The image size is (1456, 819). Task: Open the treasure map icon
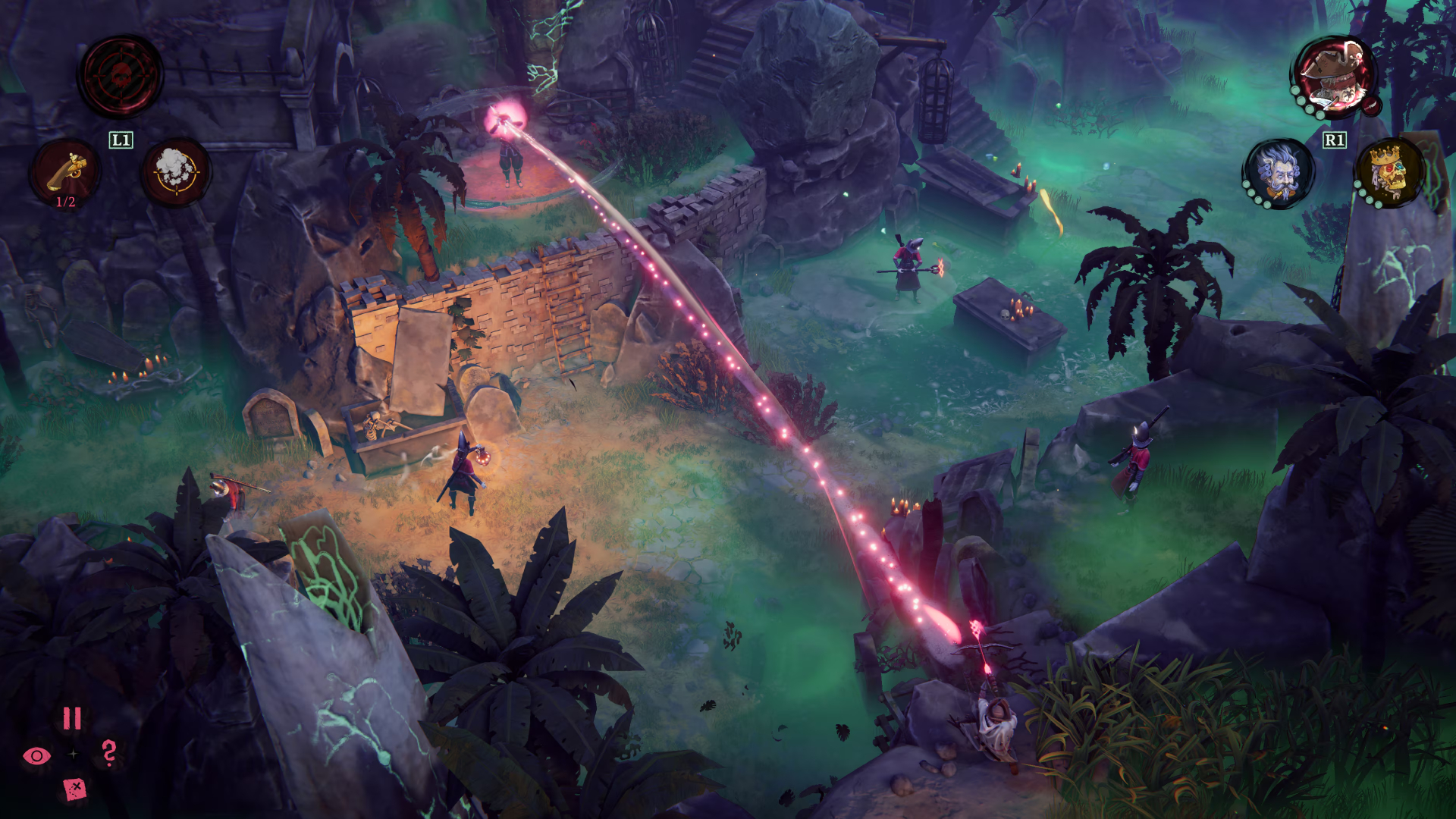[x=74, y=789]
